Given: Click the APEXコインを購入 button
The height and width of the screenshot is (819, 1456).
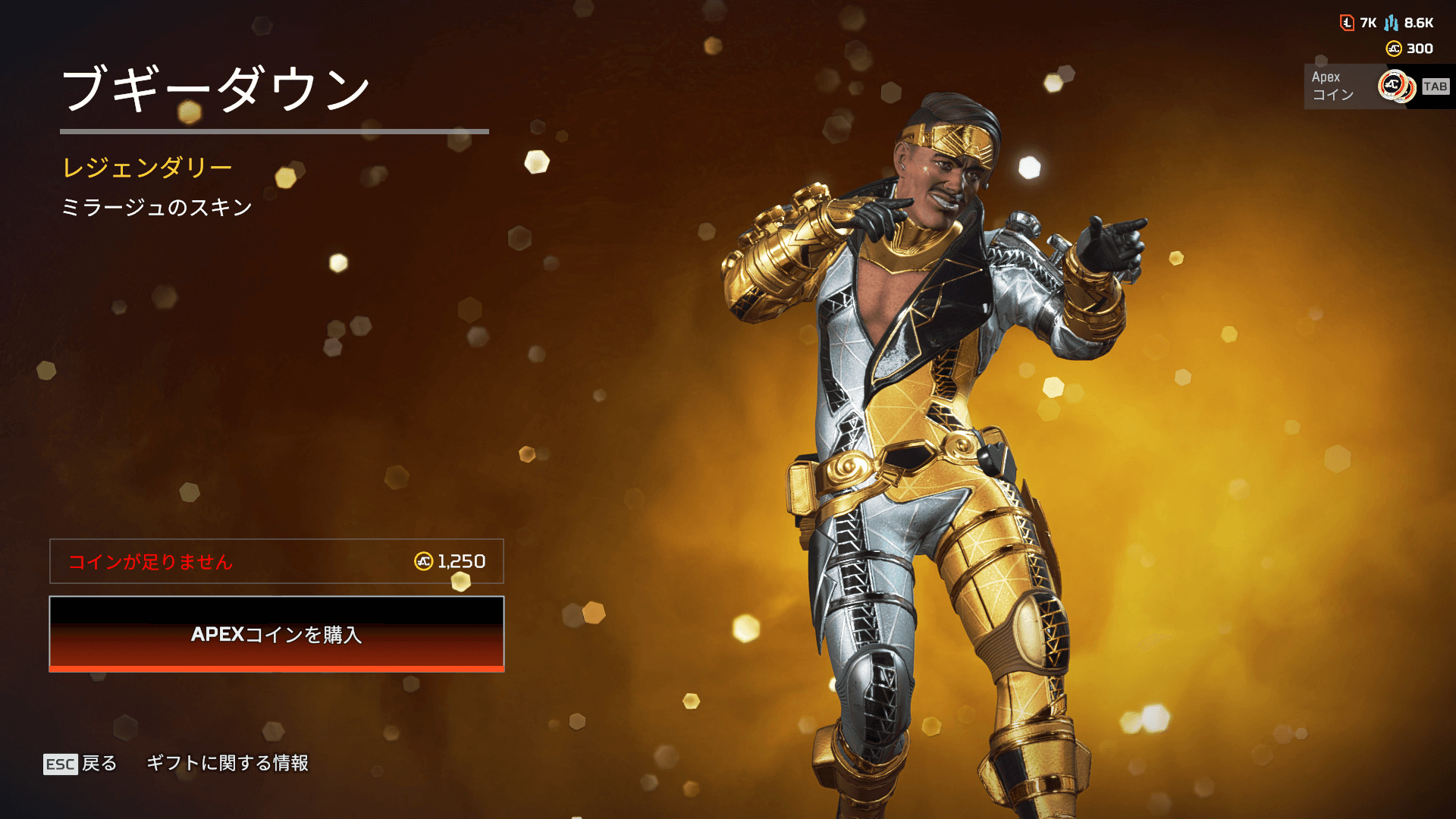Looking at the screenshot, I should (276, 634).
